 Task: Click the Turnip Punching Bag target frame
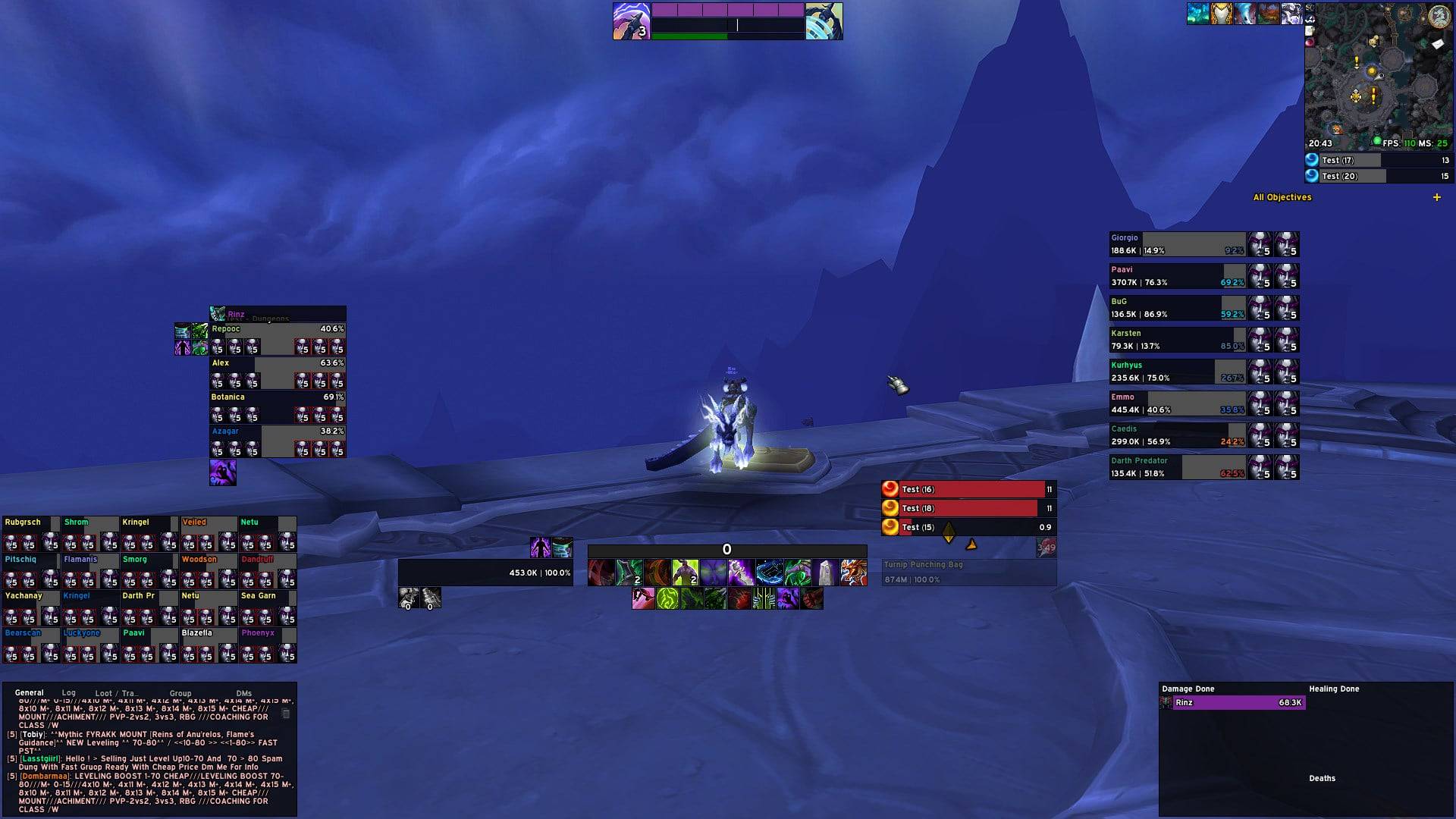coord(968,573)
